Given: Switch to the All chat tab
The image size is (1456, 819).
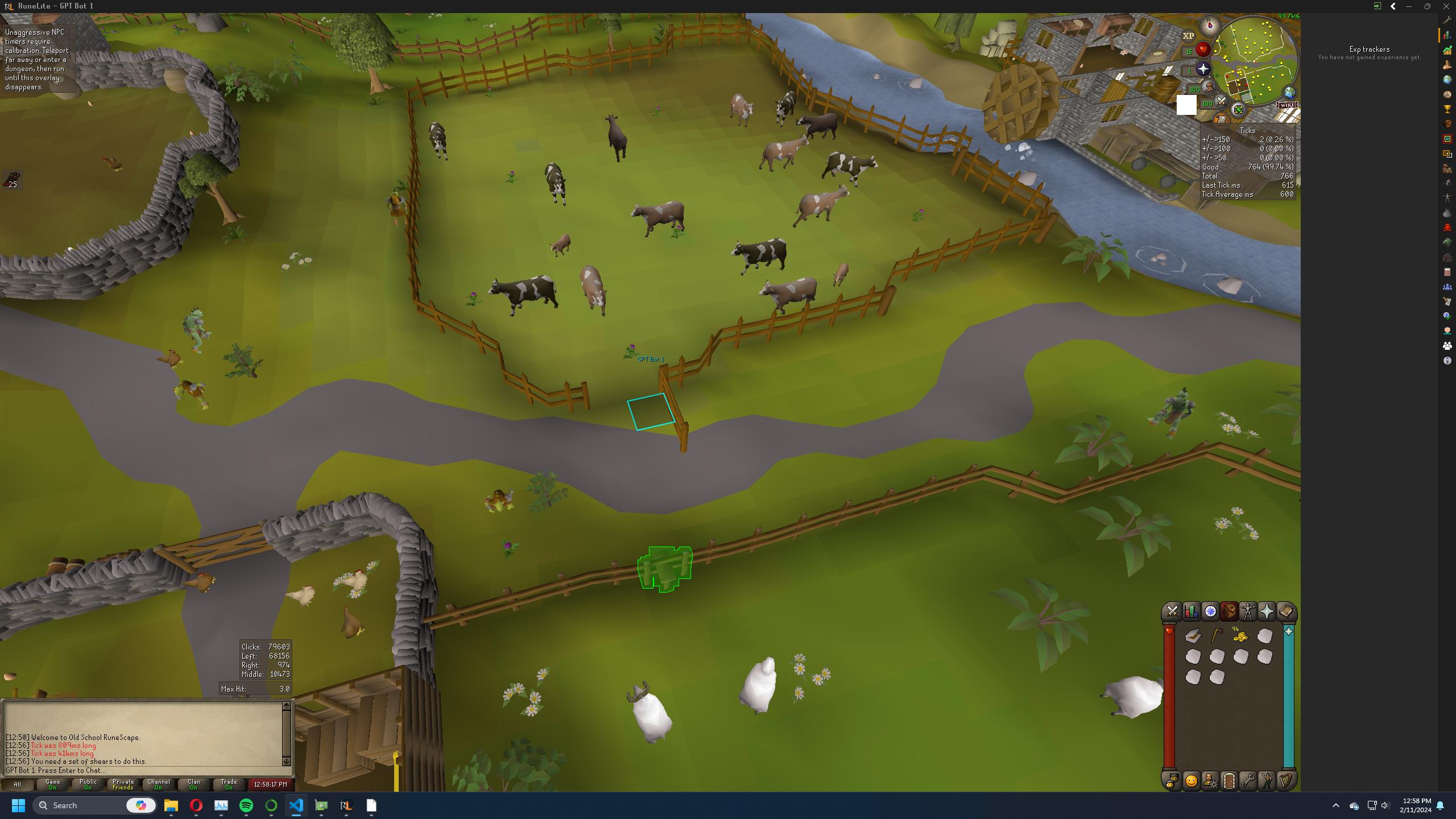Looking at the screenshot, I should [18, 784].
